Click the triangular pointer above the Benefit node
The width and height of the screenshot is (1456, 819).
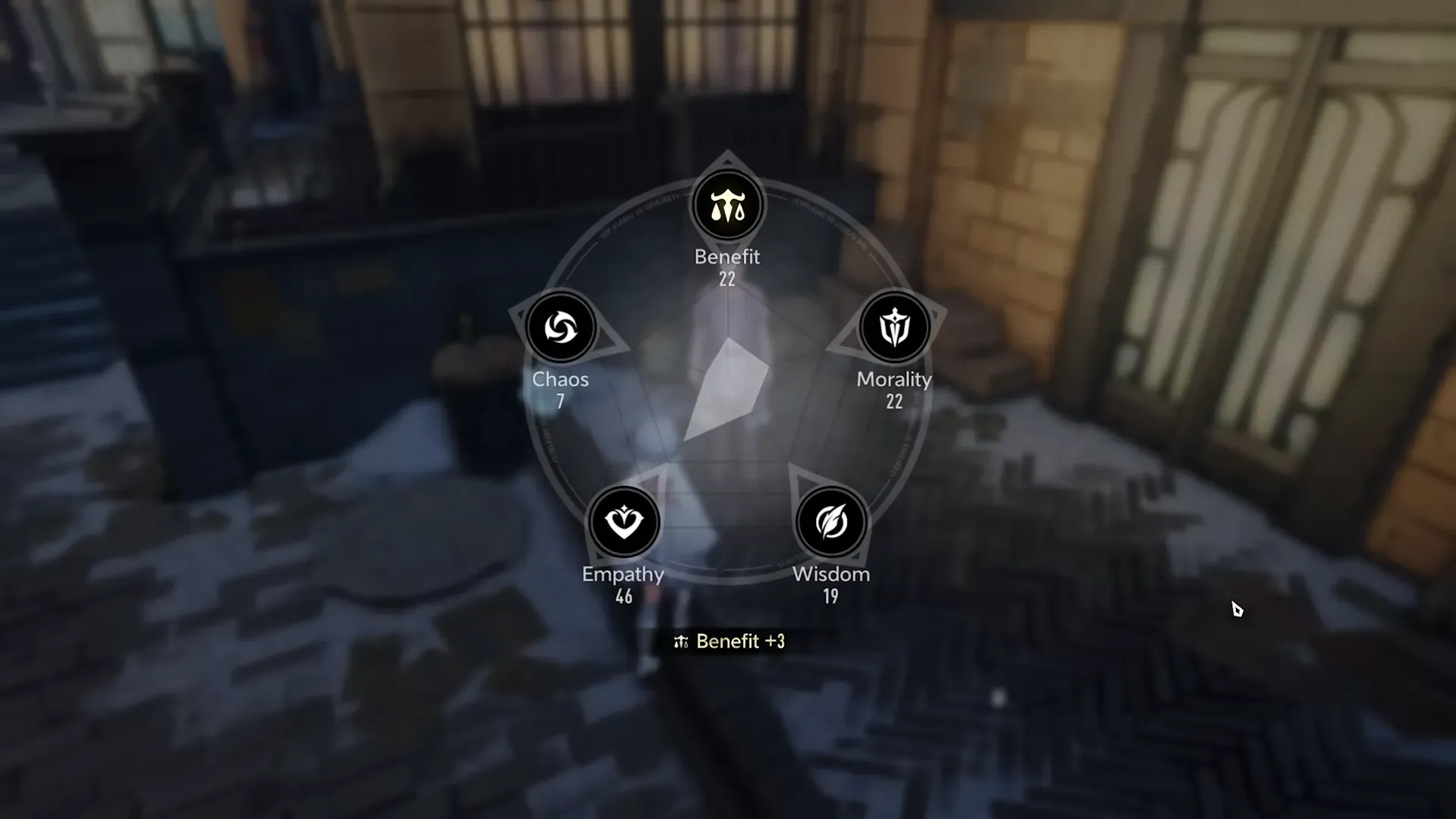tap(727, 161)
